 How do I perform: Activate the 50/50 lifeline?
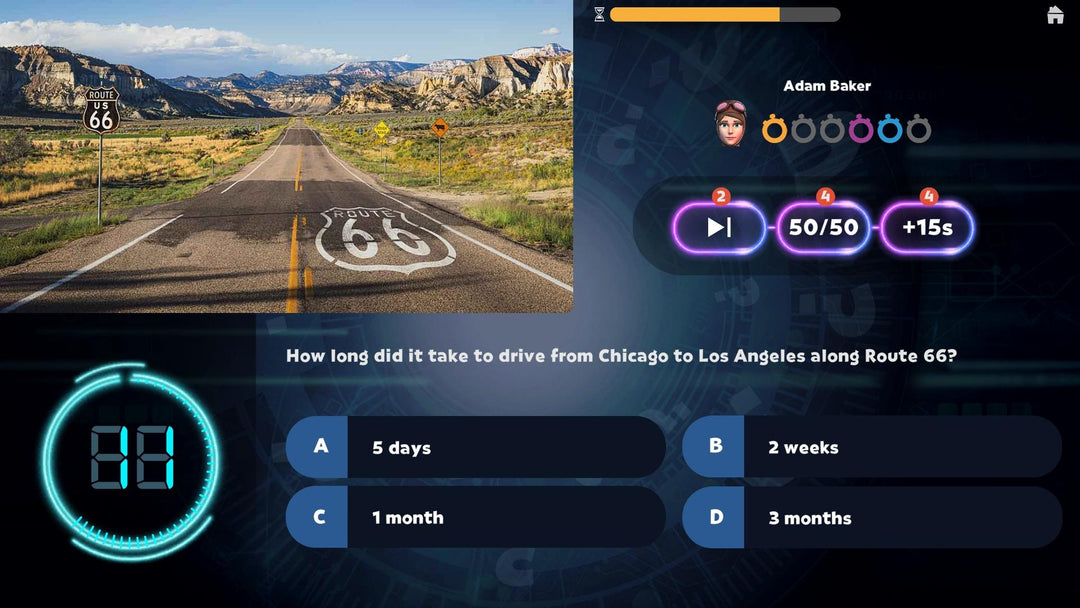click(823, 227)
